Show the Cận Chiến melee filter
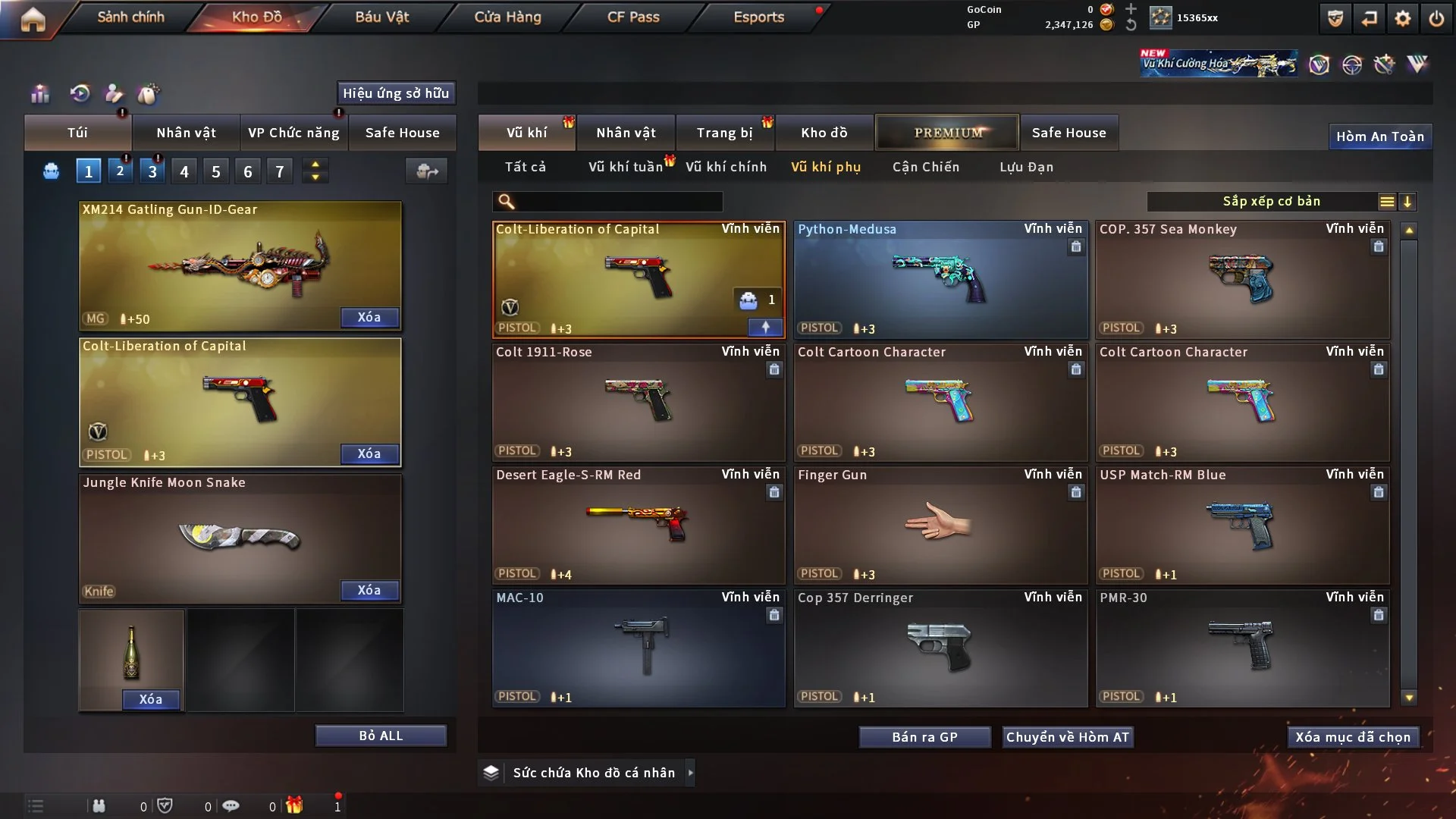This screenshot has width=1456, height=819. pyautogui.click(x=925, y=167)
